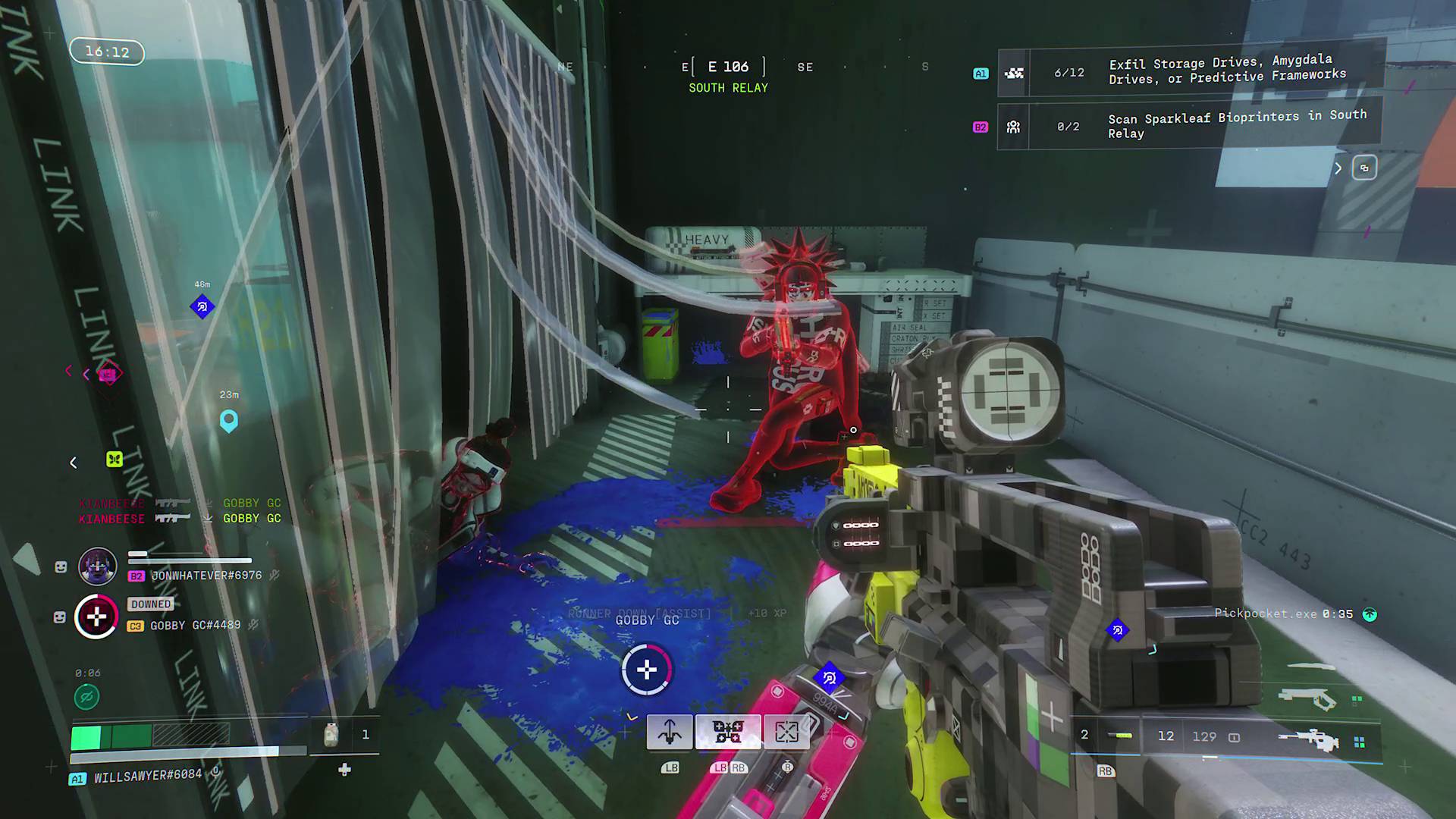Screen dimensions: 1456x819
Task: Select the B2 tag next to JONWHATEVER#6976
Action: click(x=136, y=576)
